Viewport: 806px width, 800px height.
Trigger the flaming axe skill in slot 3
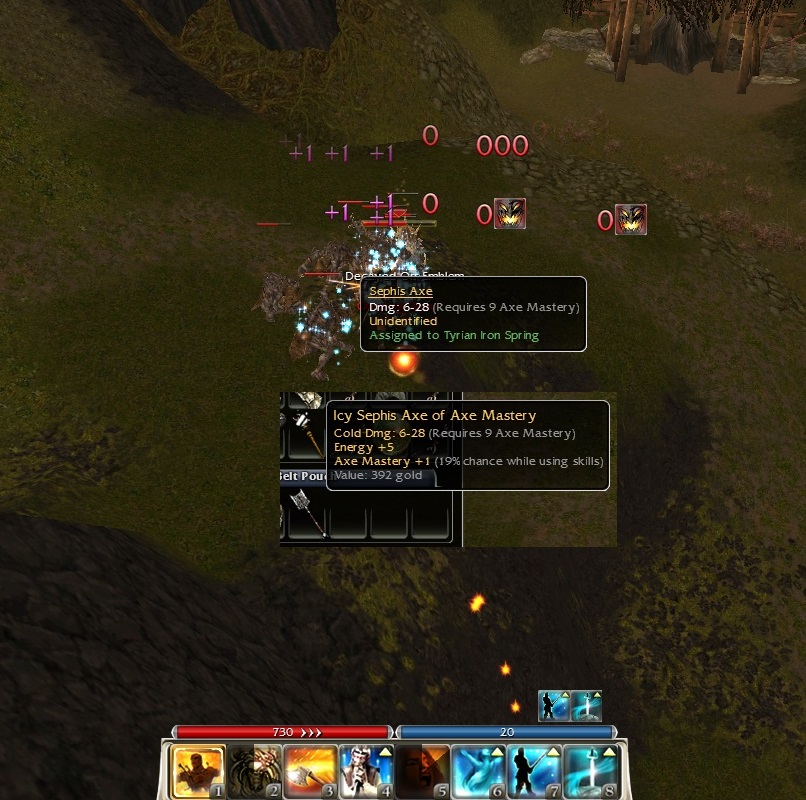coord(310,770)
